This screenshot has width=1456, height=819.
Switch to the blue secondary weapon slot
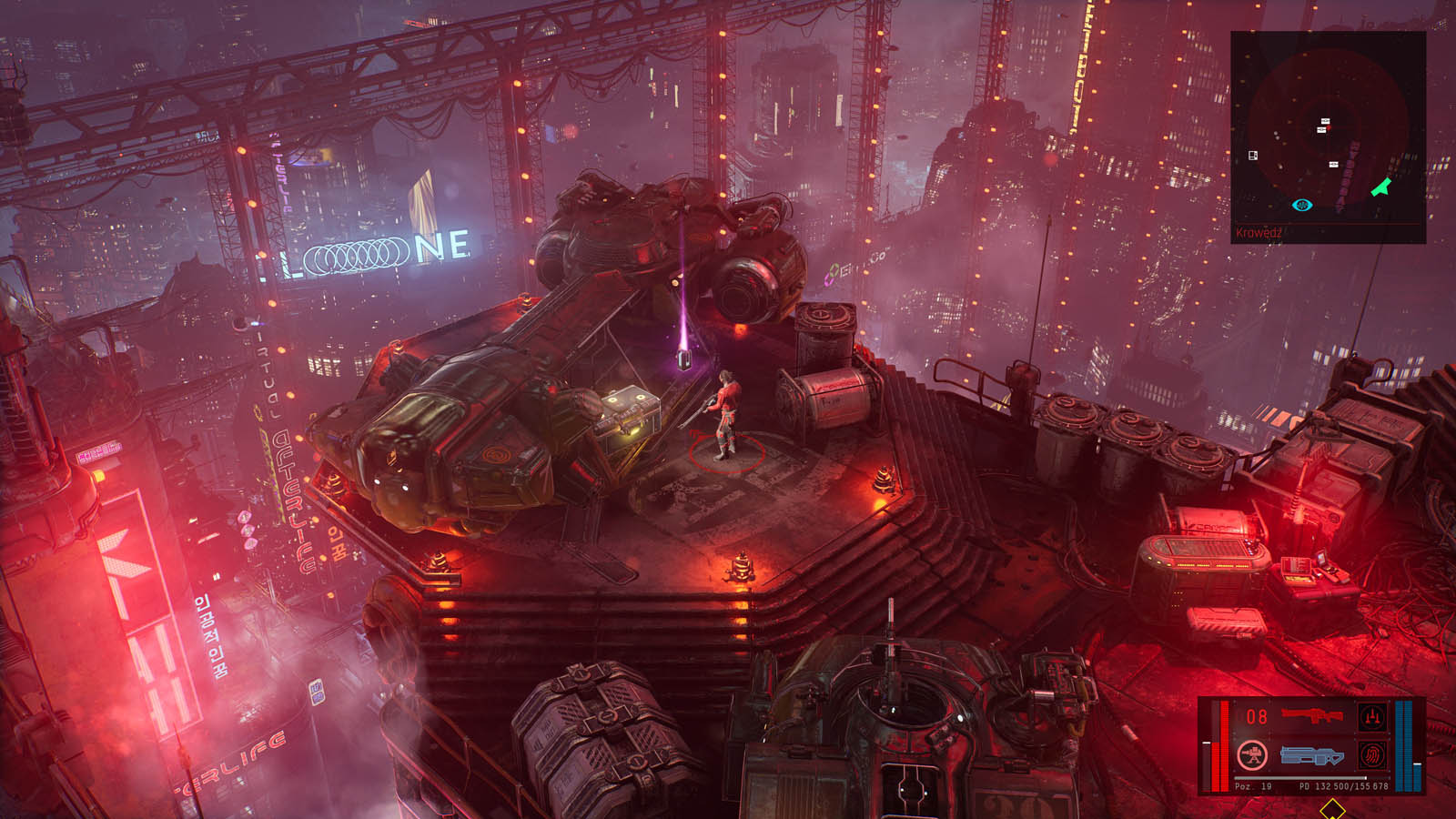click(1311, 755)
